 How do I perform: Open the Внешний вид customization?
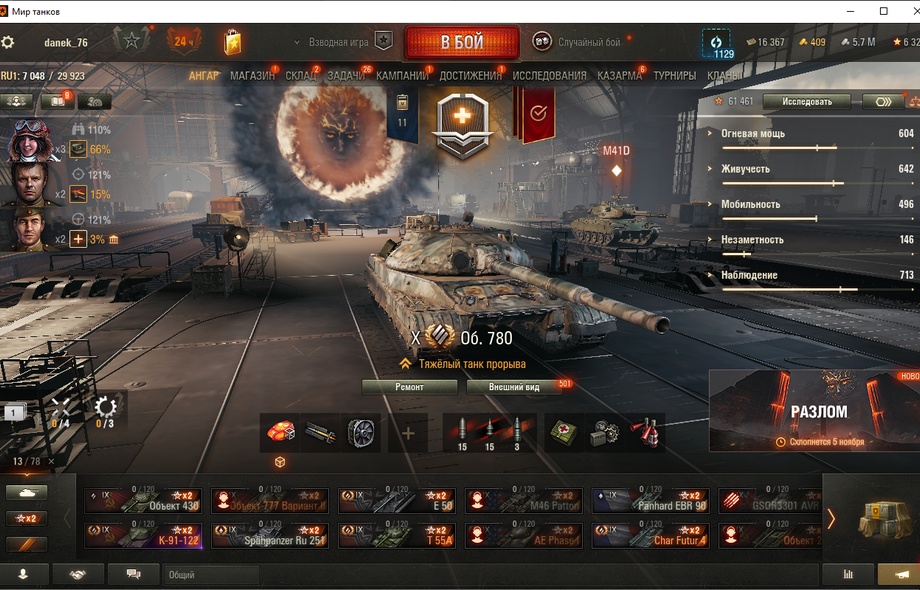[x=515, y=387]
